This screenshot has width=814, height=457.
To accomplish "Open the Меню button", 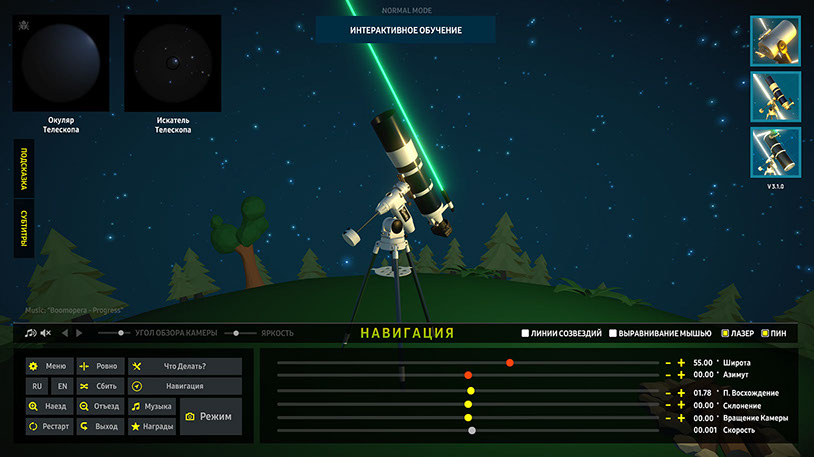I will point(48,366).
